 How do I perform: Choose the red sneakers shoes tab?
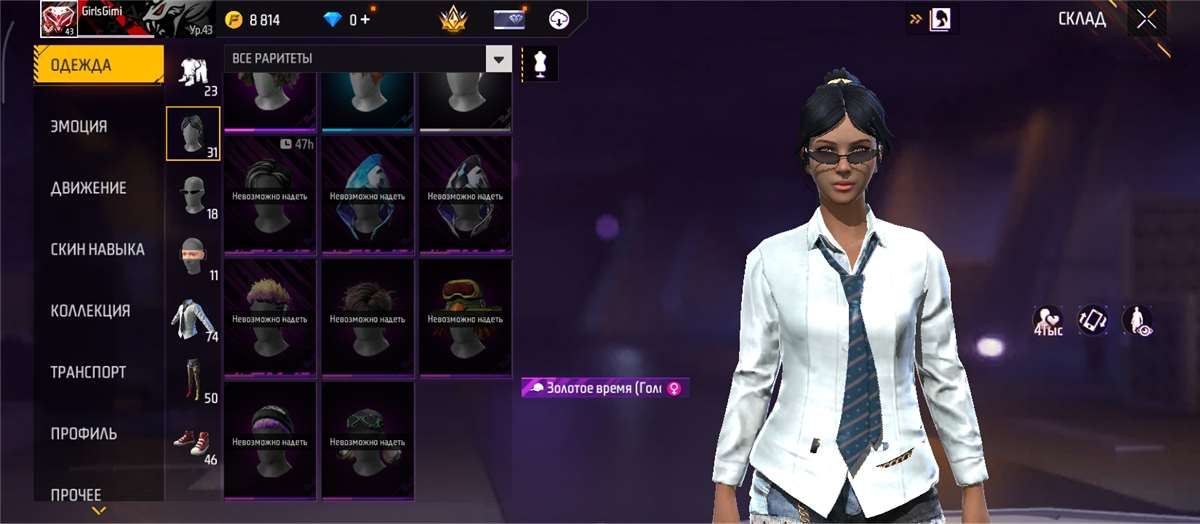coord(193,441)
